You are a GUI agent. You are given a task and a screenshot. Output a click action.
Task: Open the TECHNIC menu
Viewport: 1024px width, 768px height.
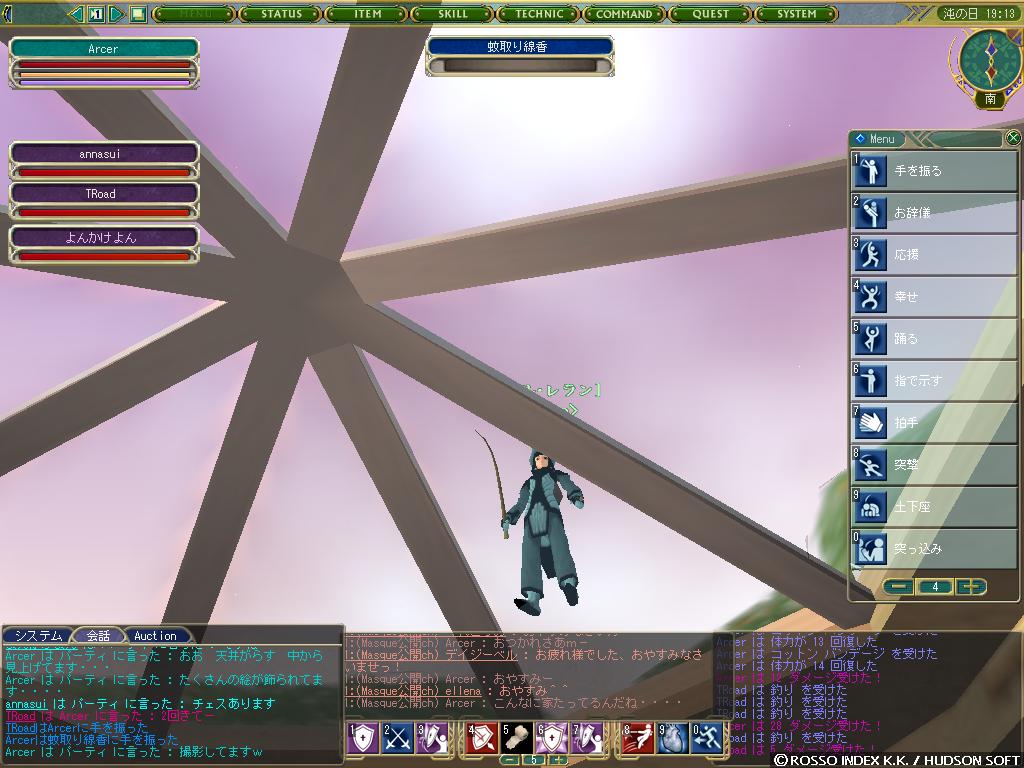point(539,14)
